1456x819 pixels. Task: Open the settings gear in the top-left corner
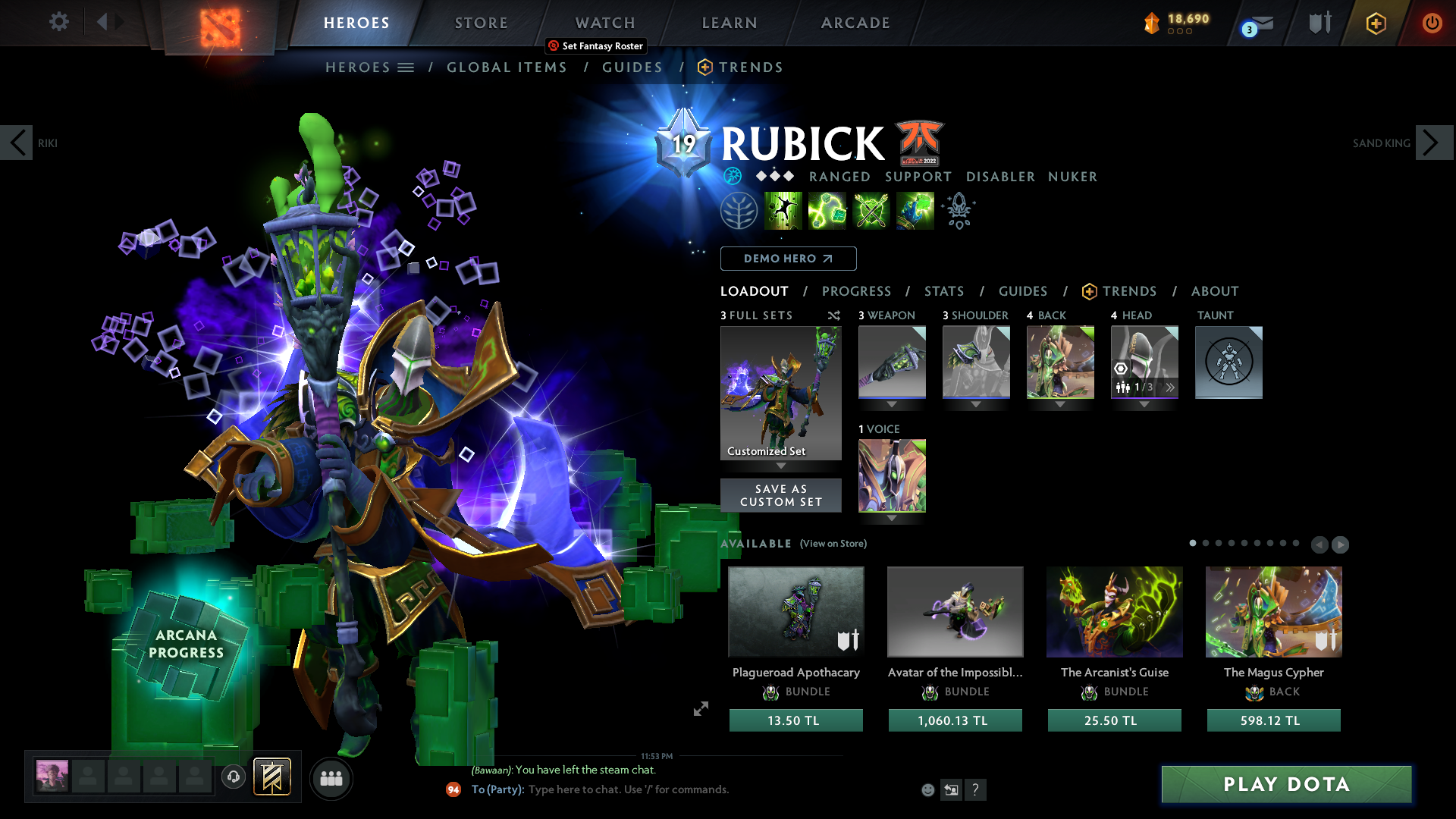(x=58, y=22)
